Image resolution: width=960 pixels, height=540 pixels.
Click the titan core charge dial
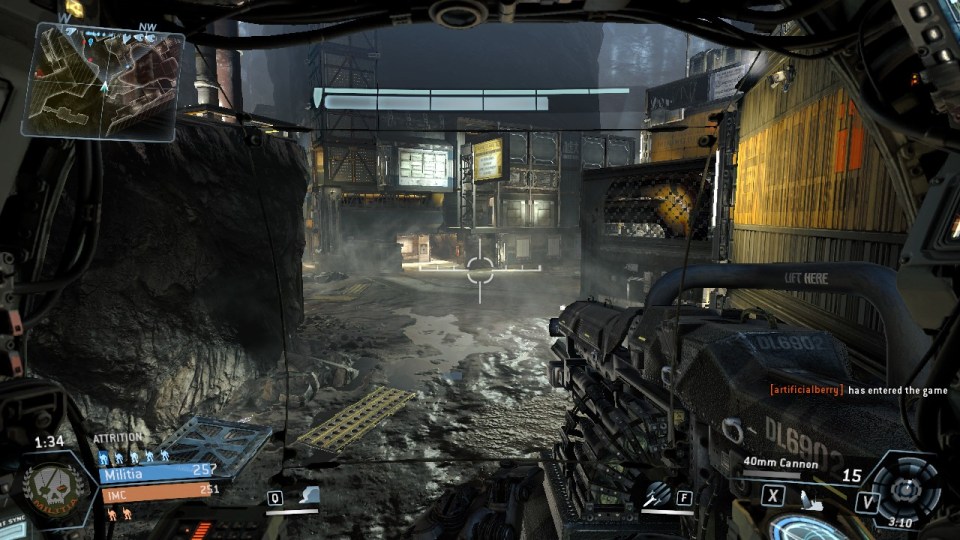pos(905,488)
